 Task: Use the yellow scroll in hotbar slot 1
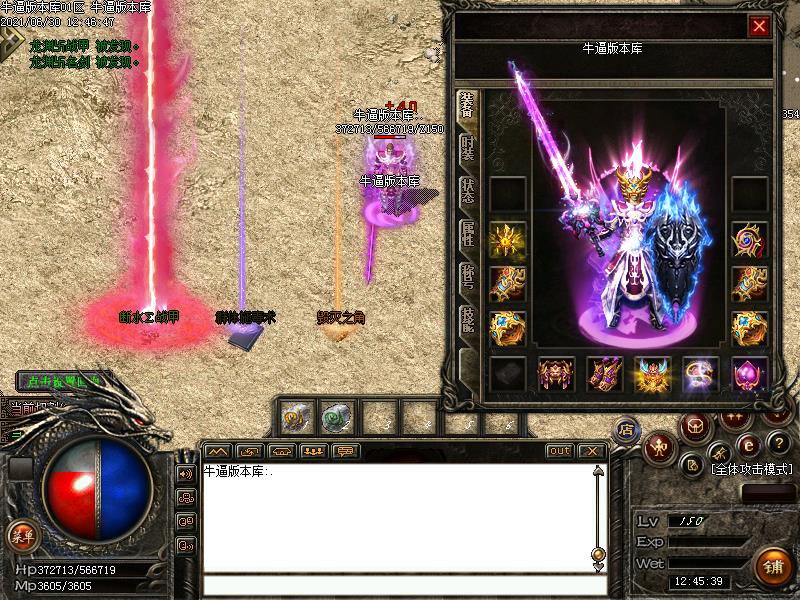(x=296, y=416)
